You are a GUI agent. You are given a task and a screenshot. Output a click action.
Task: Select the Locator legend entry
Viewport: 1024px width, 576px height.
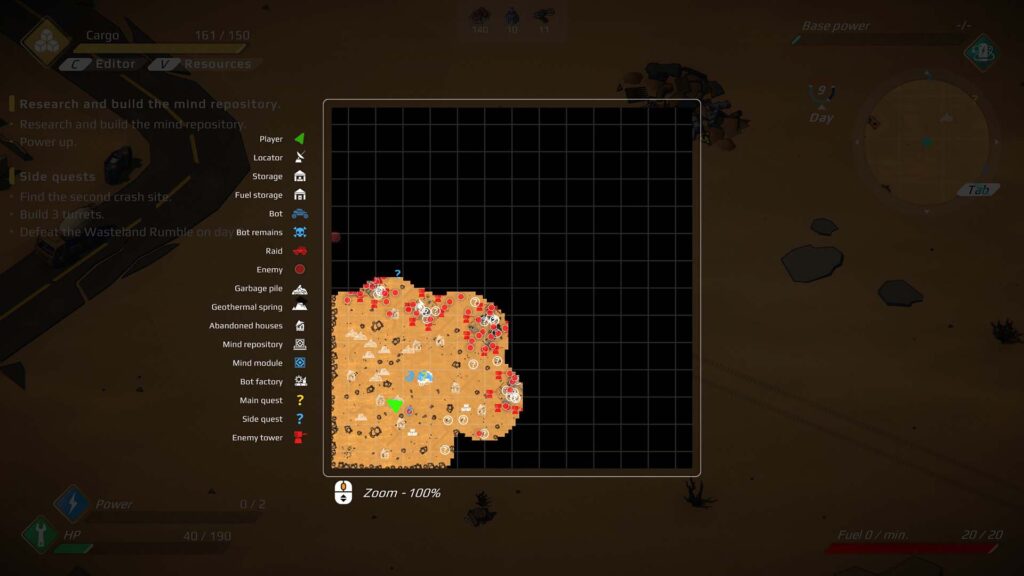click(281, 158)
